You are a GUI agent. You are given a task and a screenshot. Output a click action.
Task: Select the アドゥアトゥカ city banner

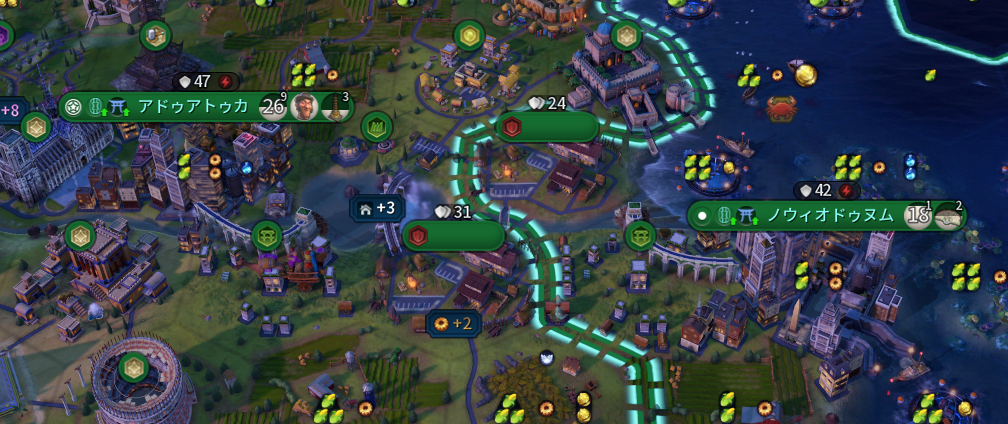pos(190,106)
